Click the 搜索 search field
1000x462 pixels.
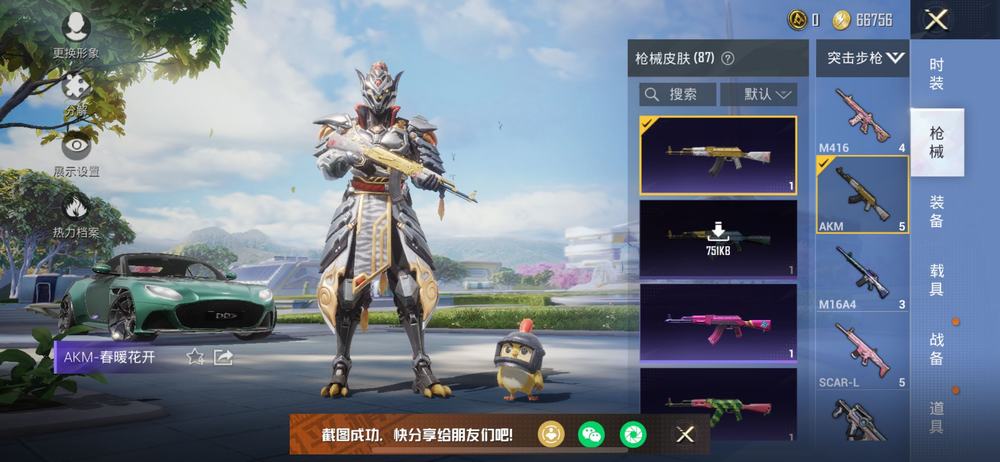click(x=678, y=94)
